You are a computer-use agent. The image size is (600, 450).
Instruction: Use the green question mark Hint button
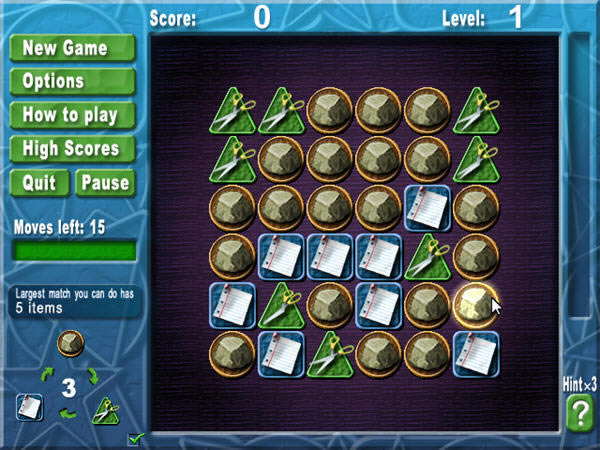tap(579, 412)
